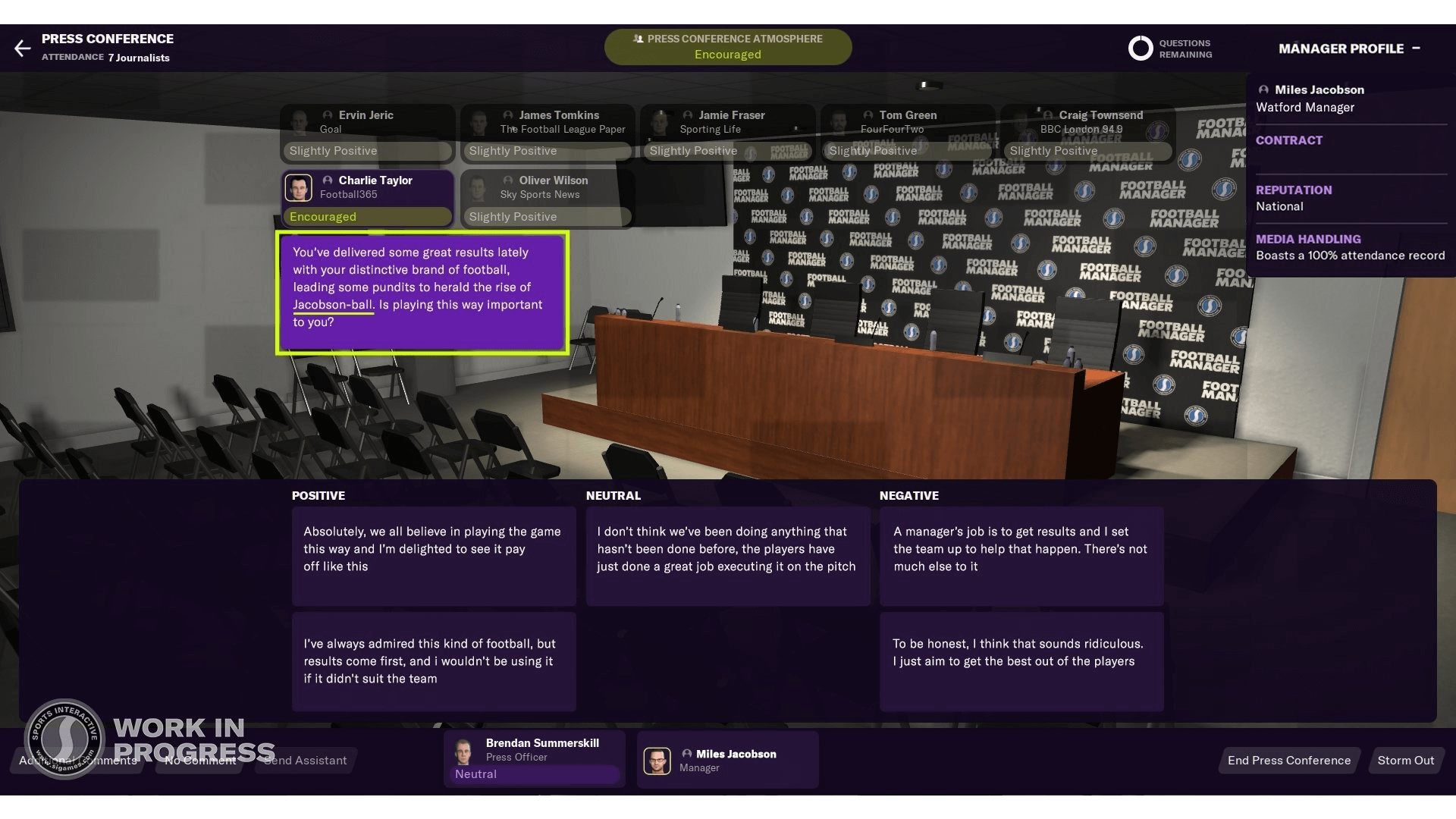Open the highlighted Jacobson-ball question box
The width and height of the screenshot is (1456, 819).
tap(422, 292)
